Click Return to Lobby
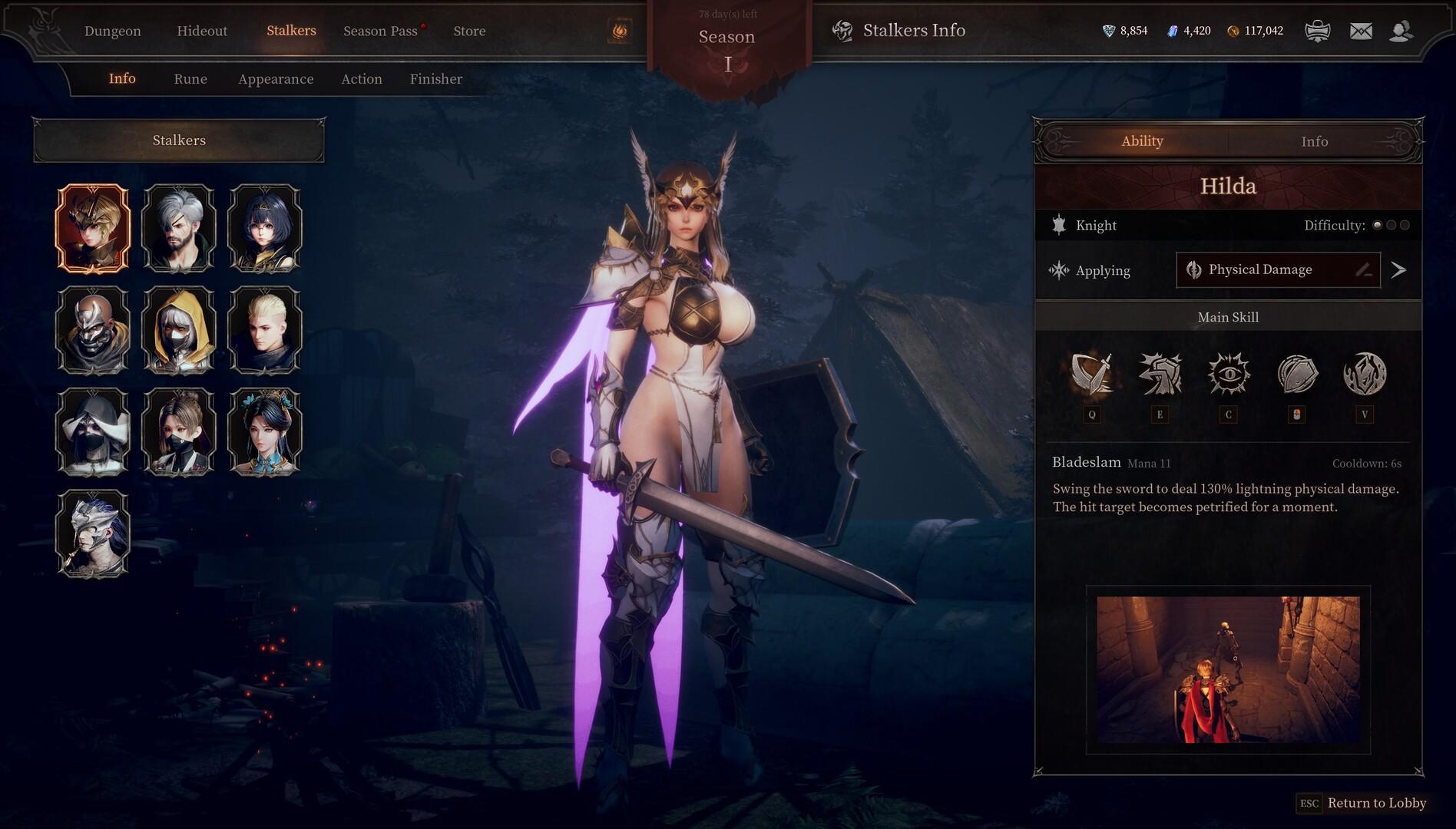This screenshot has width=1456, height=829. coord(1376,803)
